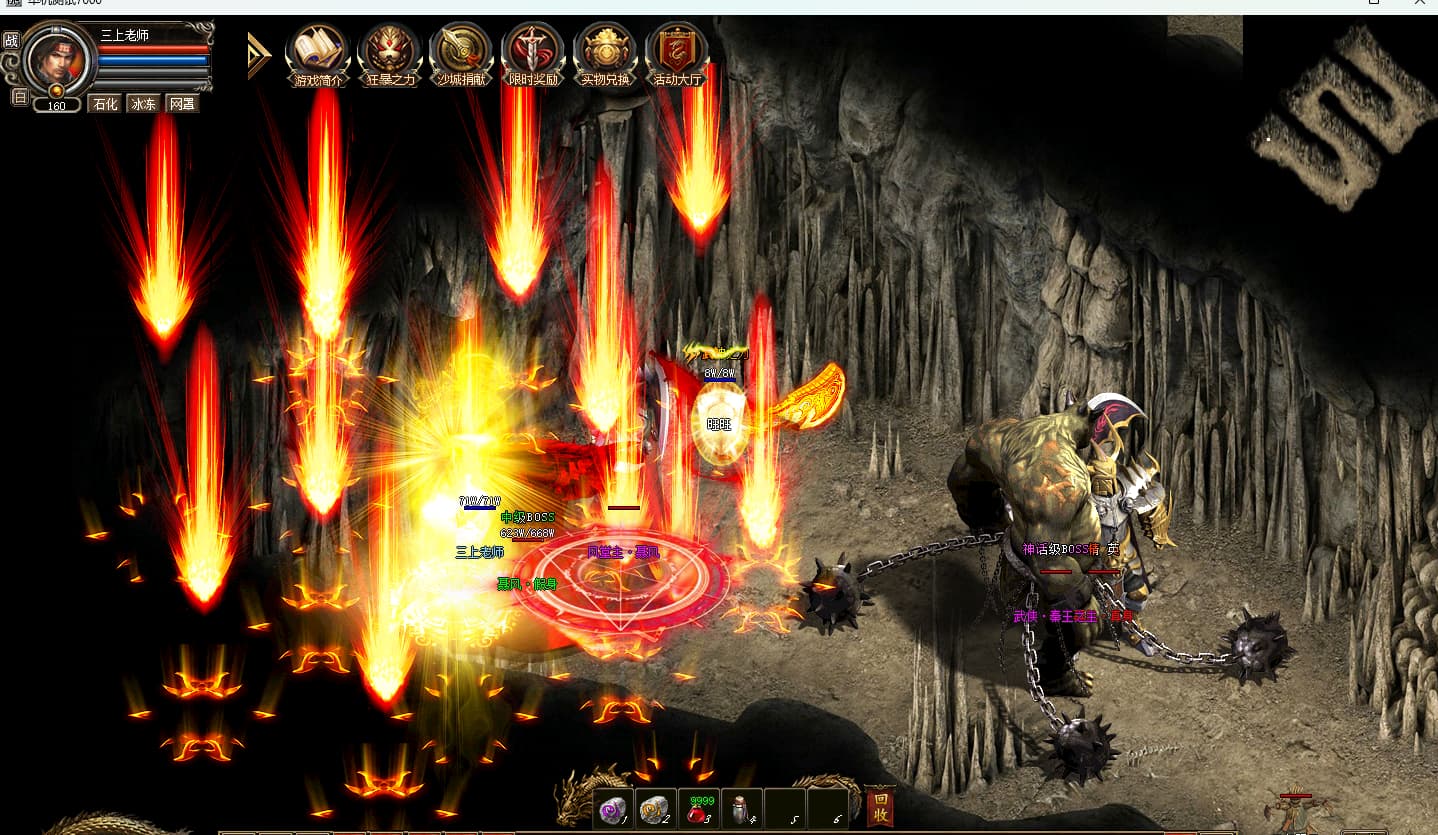Open the 沙城捐献 donation icon
The height and width of the screenshot is (835, 1438).
click(x=461, y=53)
